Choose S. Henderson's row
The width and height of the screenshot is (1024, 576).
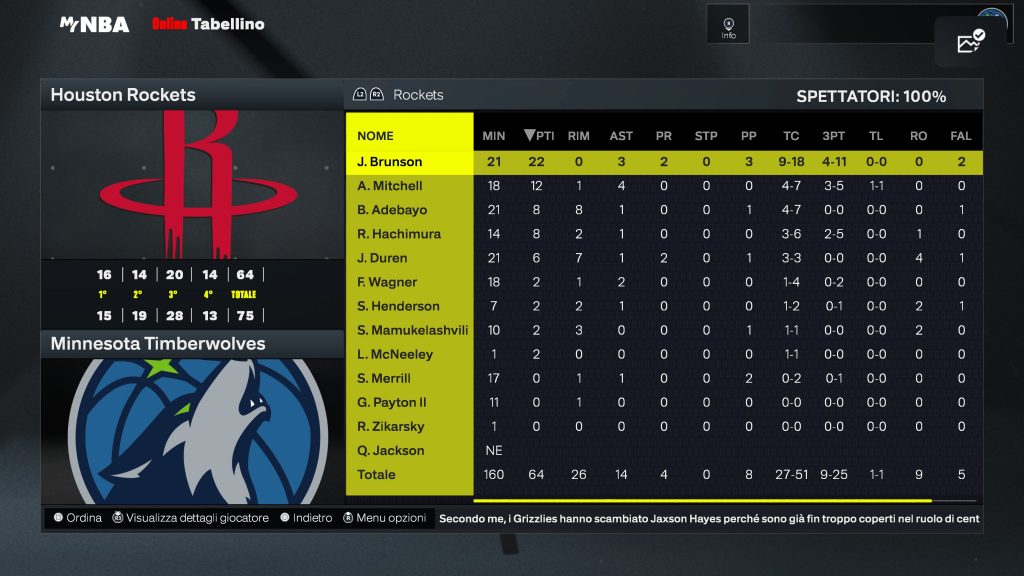(398, 306)
